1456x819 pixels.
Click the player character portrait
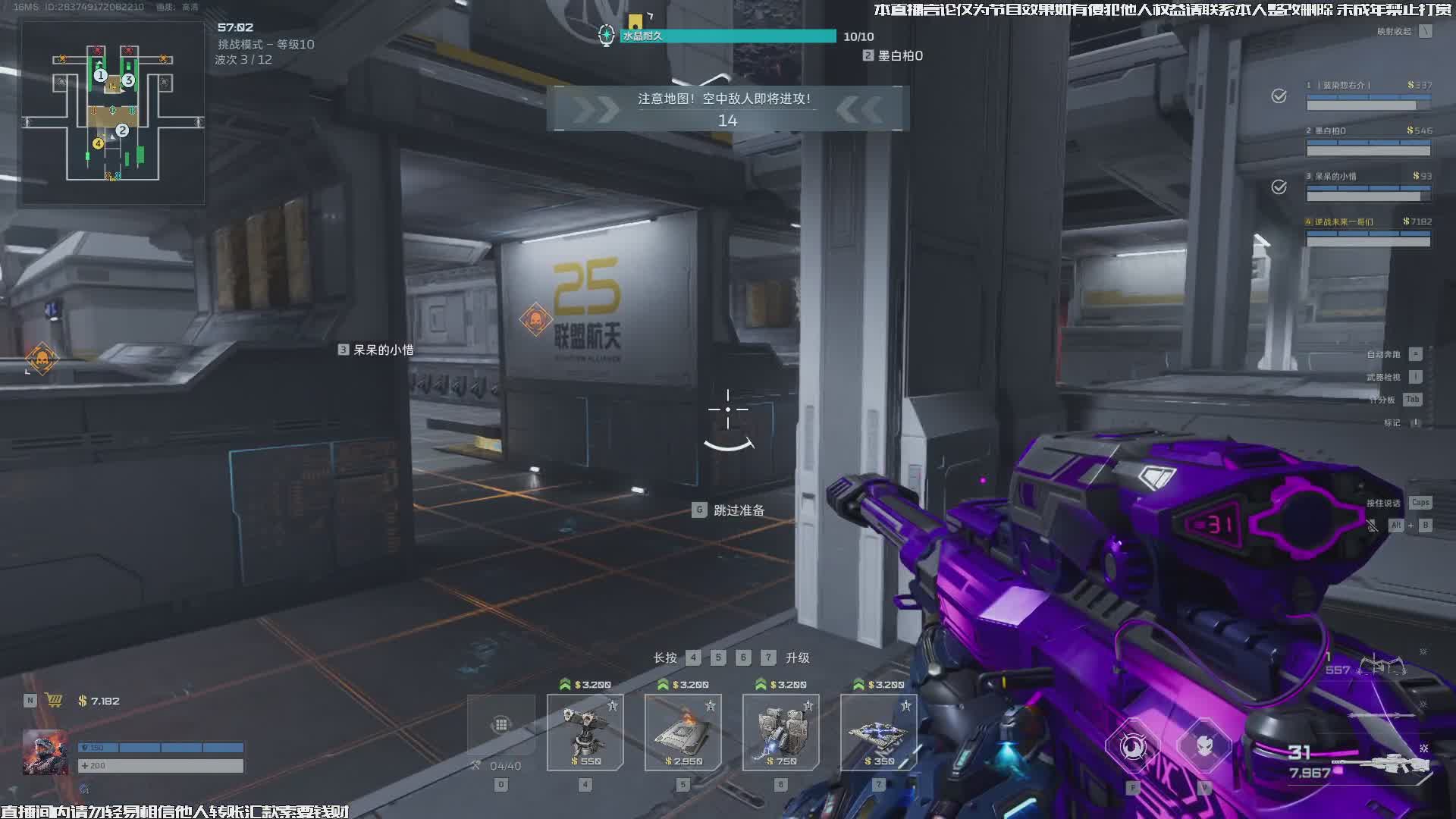45,752
